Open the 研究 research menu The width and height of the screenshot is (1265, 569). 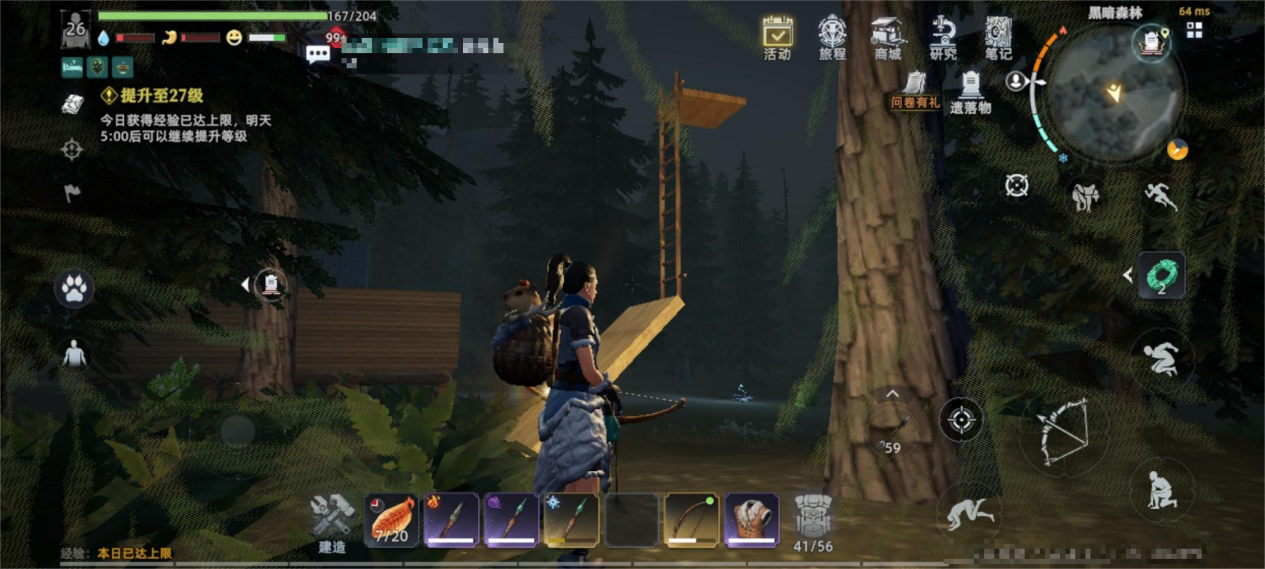pyautogui.click(x=942, y=36)
